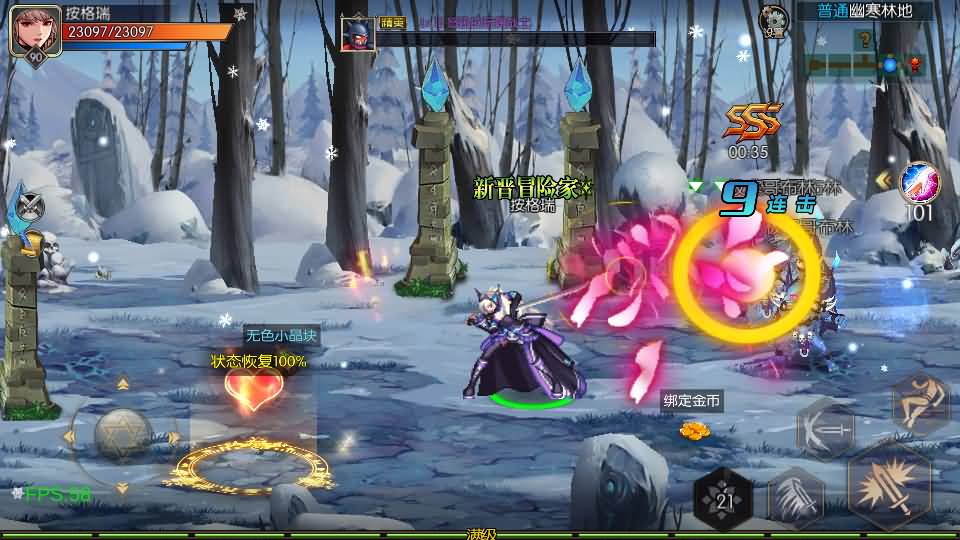Select the elite enemy portrait
The height and width of the screenshot is (540, 960).
(356, 34)
